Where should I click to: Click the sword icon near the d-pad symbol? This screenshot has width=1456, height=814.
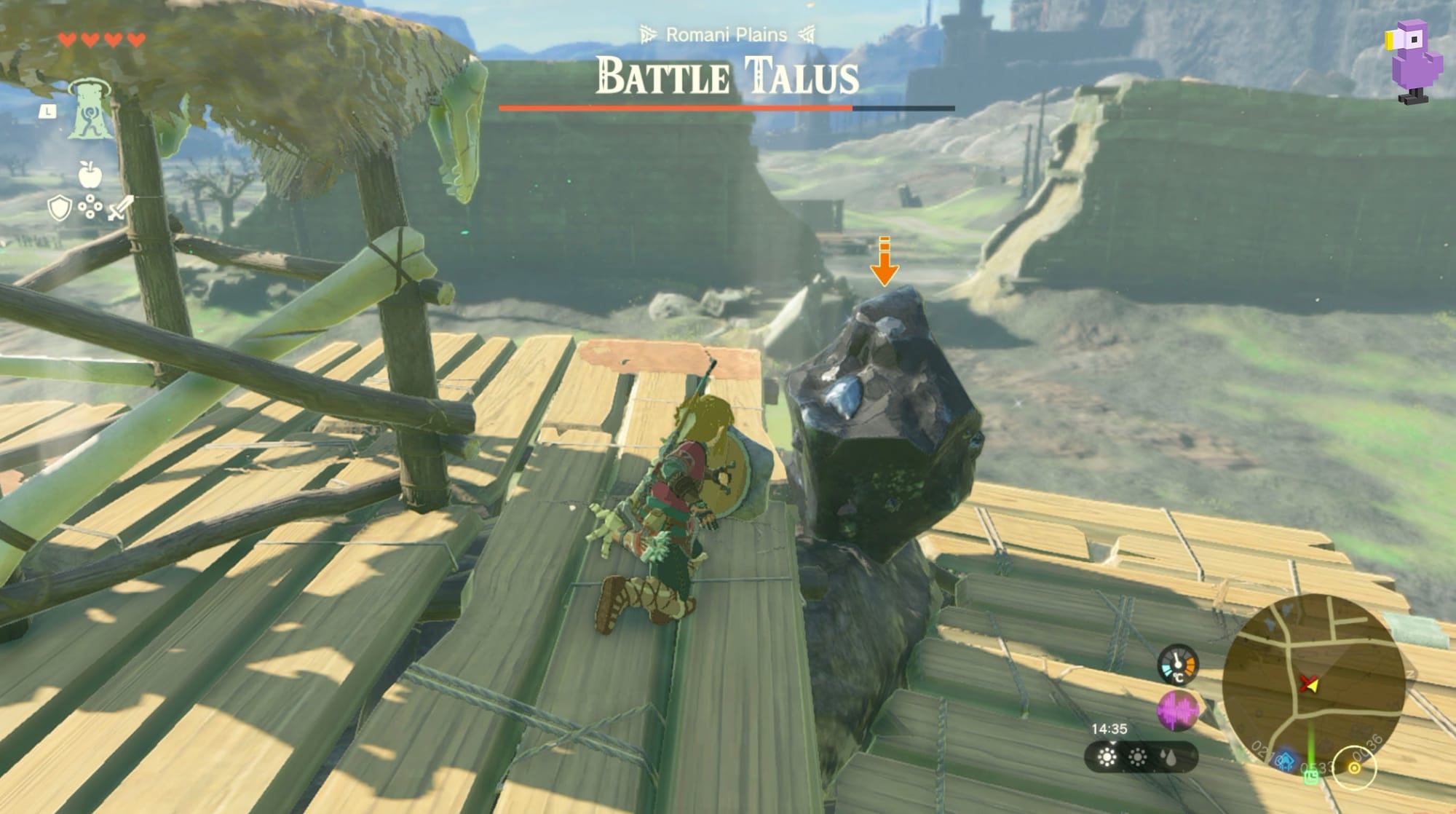tap(118, 209)
